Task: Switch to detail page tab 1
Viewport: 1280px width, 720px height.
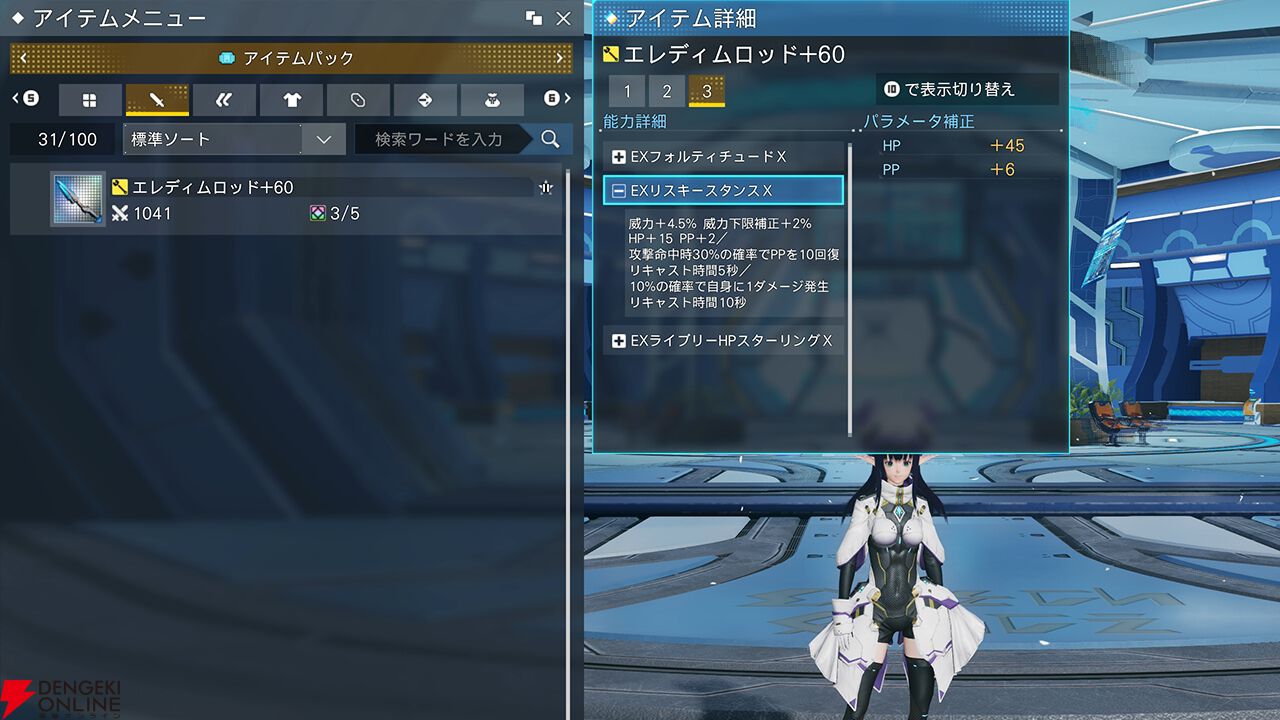Action: coord(628,91)
